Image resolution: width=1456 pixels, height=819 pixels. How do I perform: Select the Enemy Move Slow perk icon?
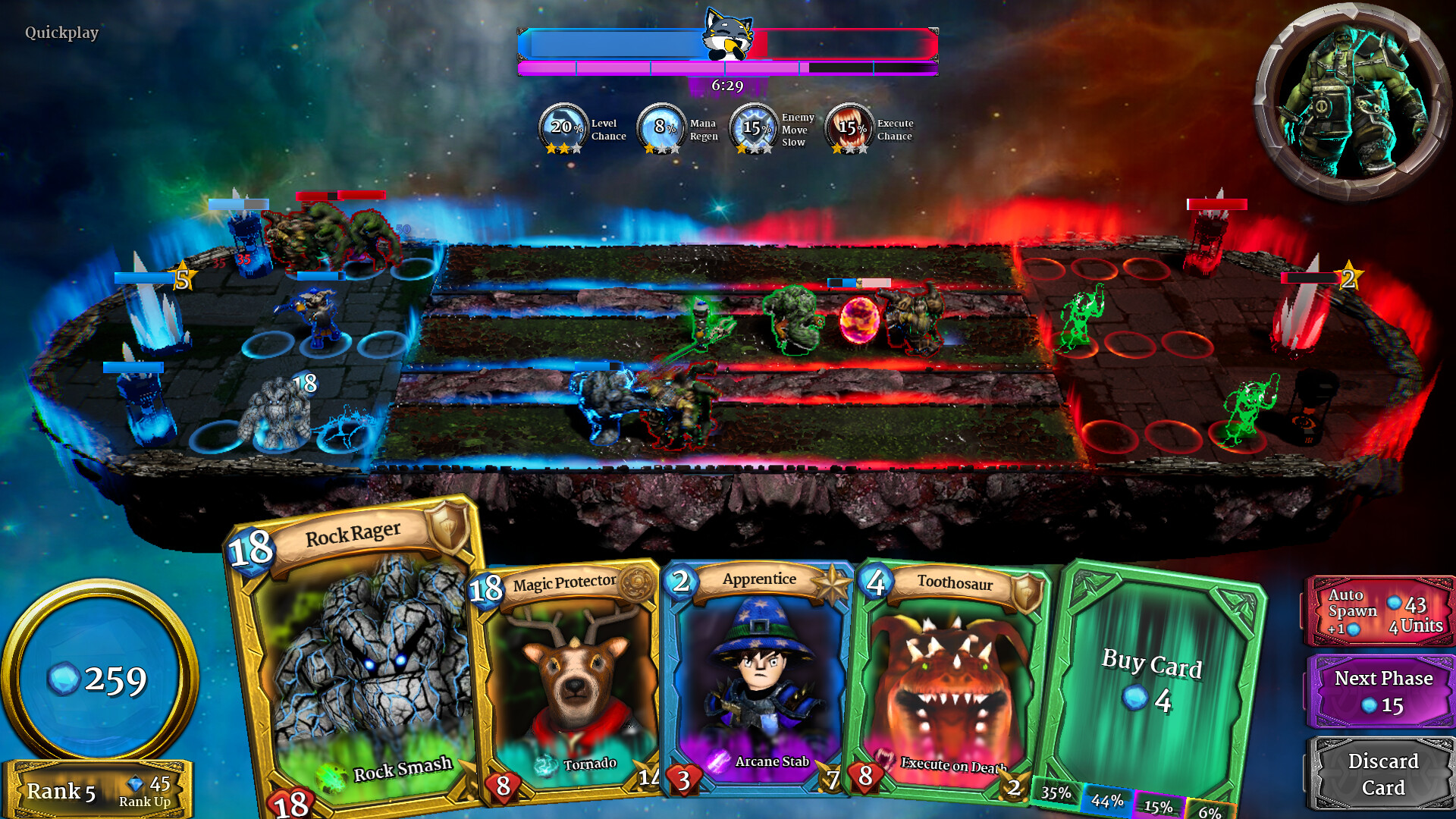pos(754,127)
